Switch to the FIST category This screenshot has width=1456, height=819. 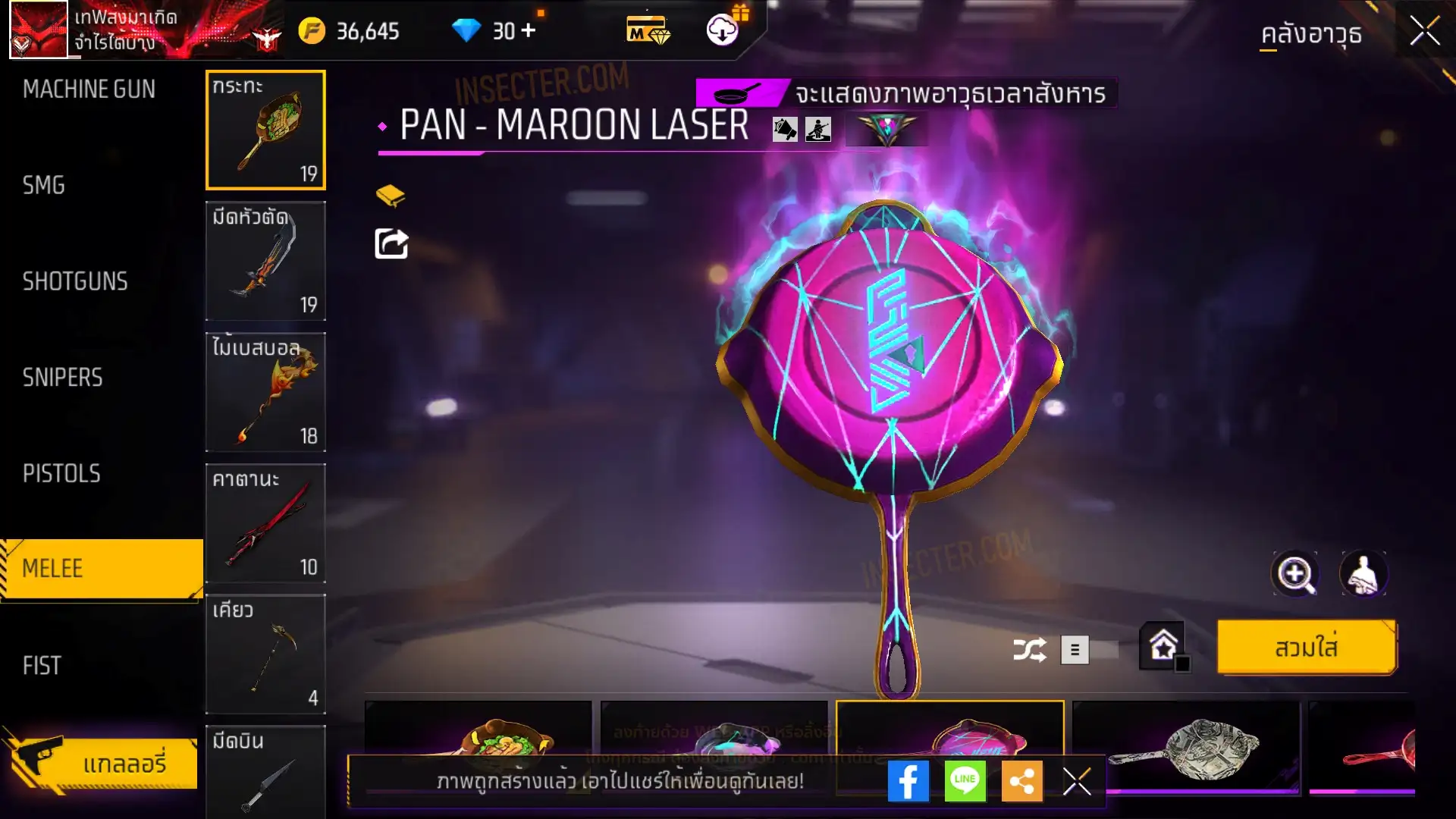pos(42,666)
